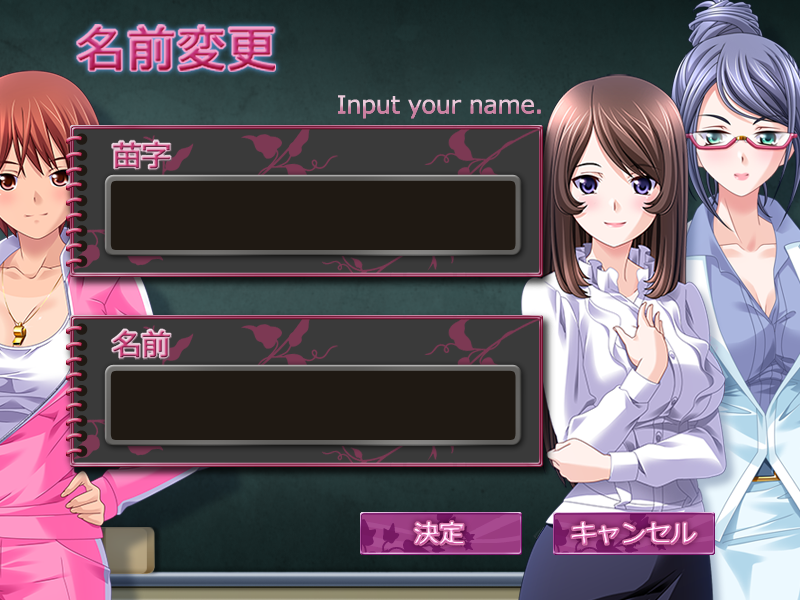800x600 pixels.
Task: Cancel name change with キャンセル button
Action: [634, 533]
